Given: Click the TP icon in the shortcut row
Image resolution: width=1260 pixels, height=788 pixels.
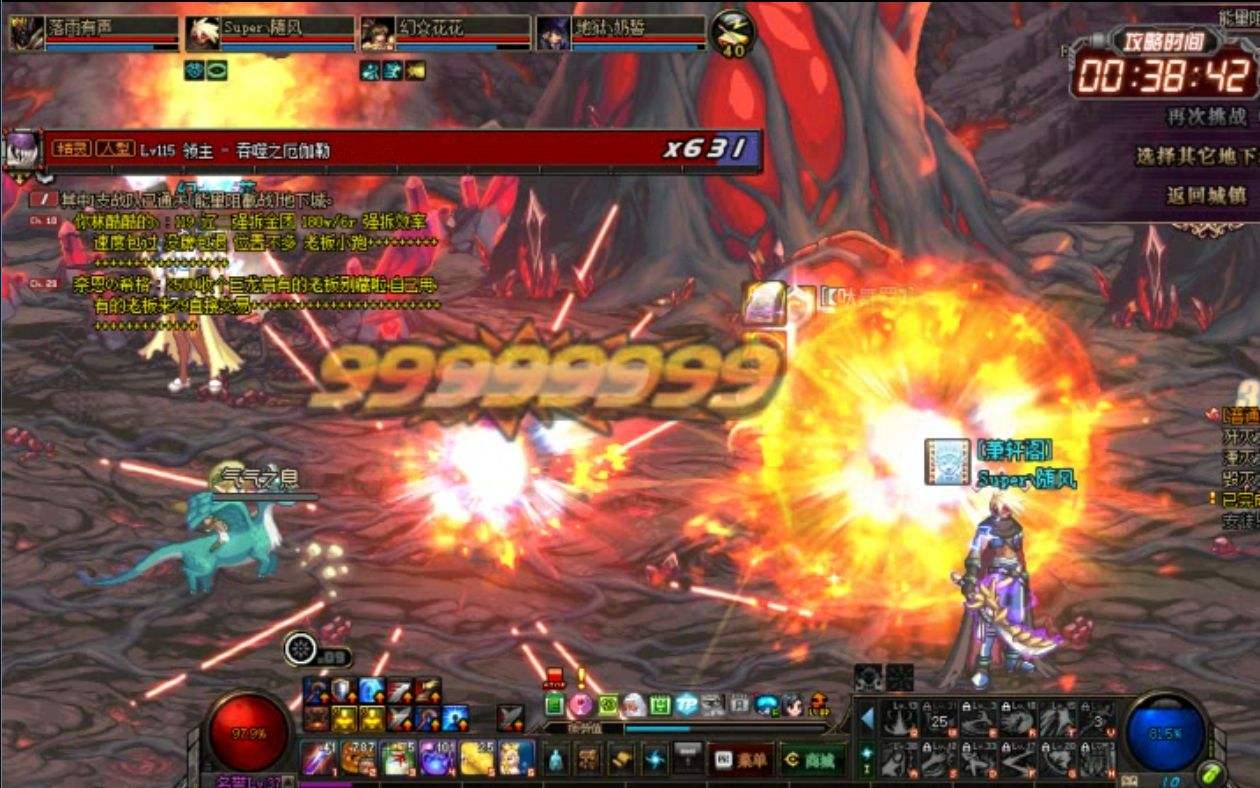Looking at the screenshot, I should point(686,705).
